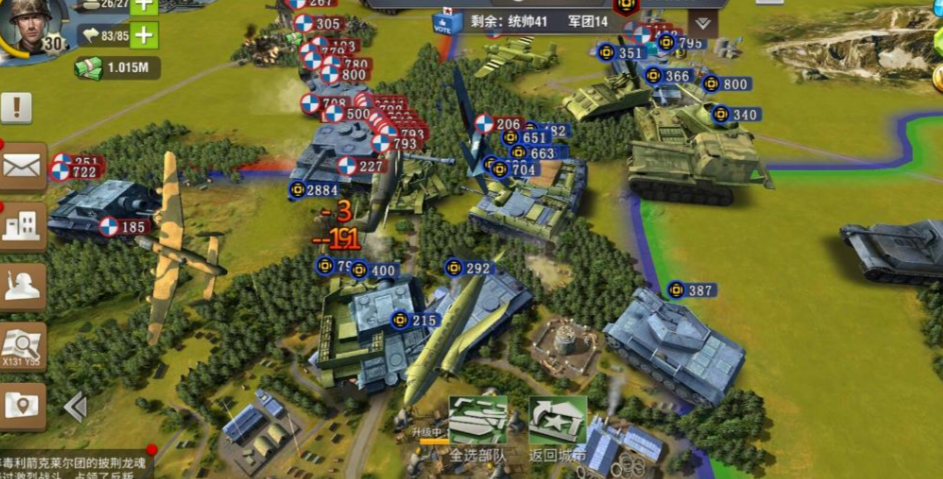Open the map location pin marker
The height and width of the screenshot is (479, 943).
tap(22, 405)
